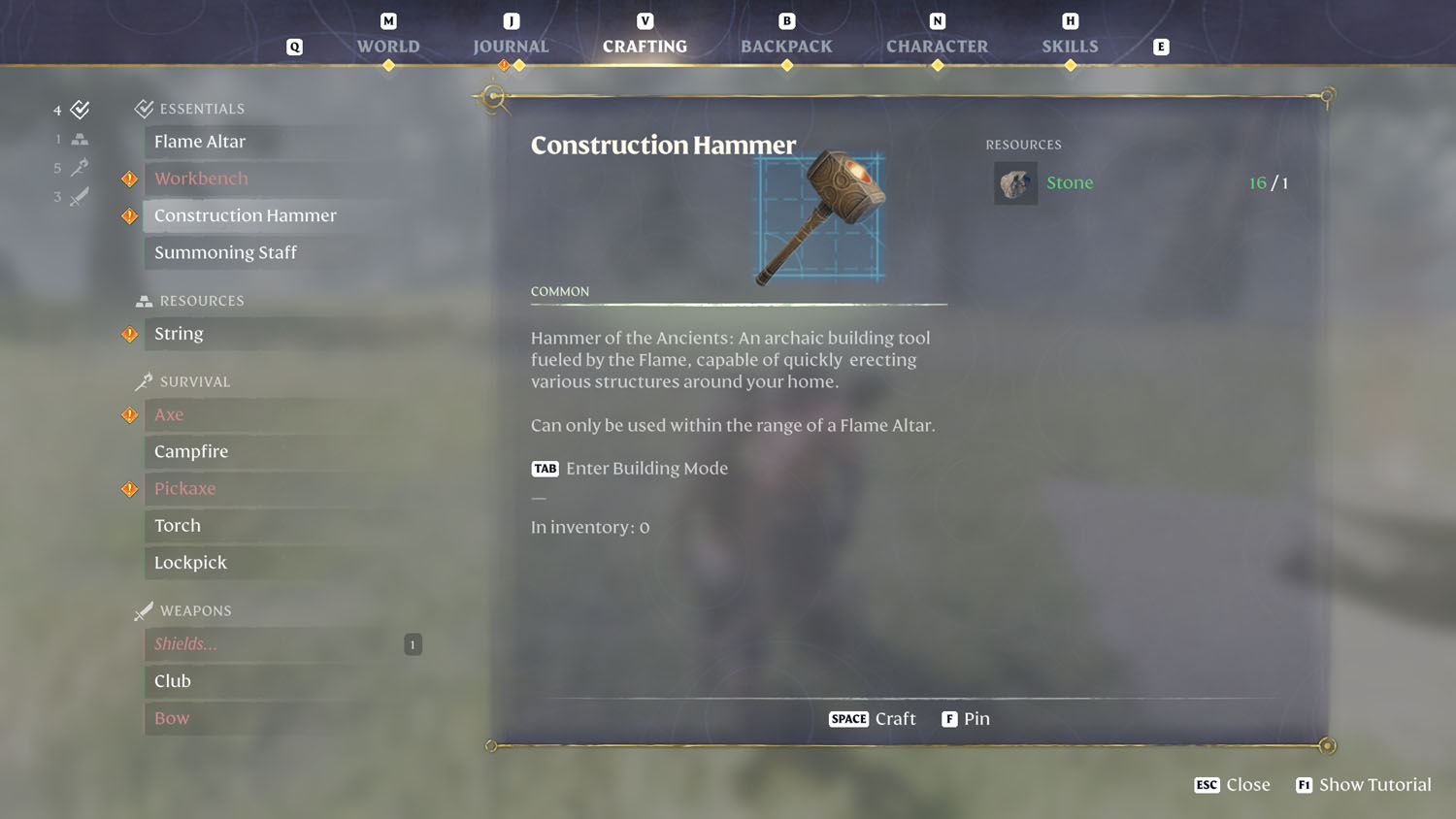Go to the Skills tab

point(1070,46)
